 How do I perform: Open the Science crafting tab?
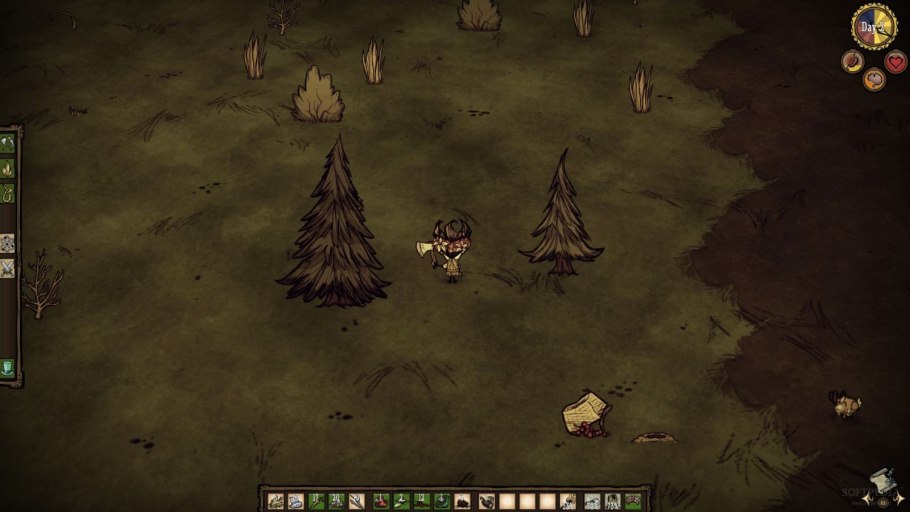click(x=8, y=243)
